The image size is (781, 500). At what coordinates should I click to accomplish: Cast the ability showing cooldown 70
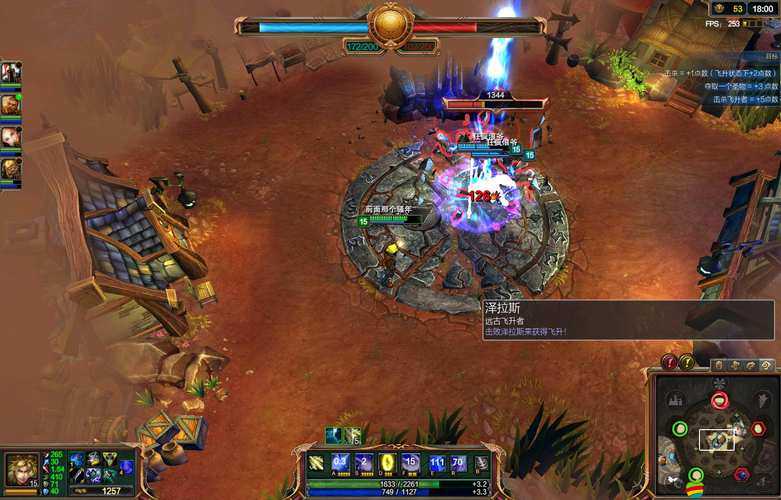[x=458, y=463]
